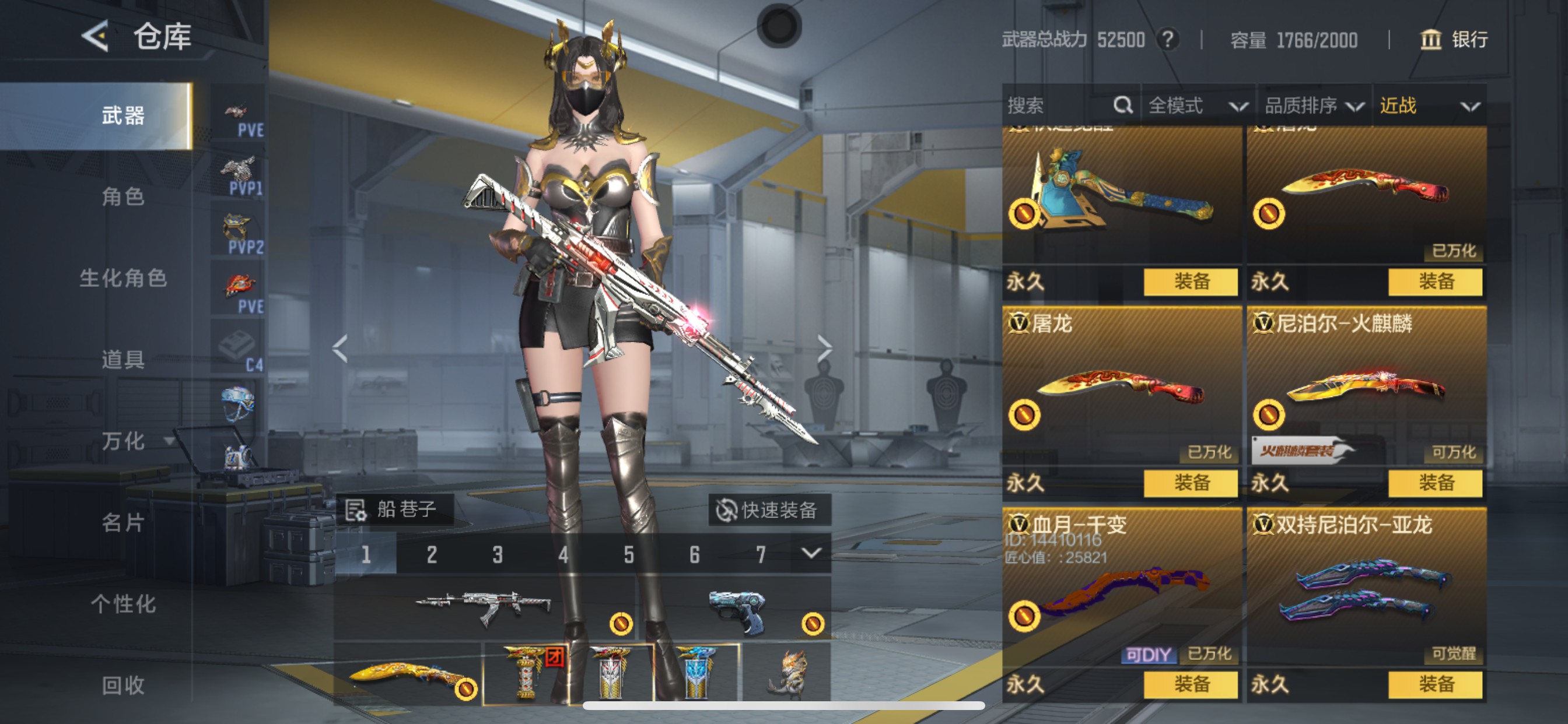The image size is (1568, 724).
Task: Change the 近战 weapon type filter
Action: 1428,106
